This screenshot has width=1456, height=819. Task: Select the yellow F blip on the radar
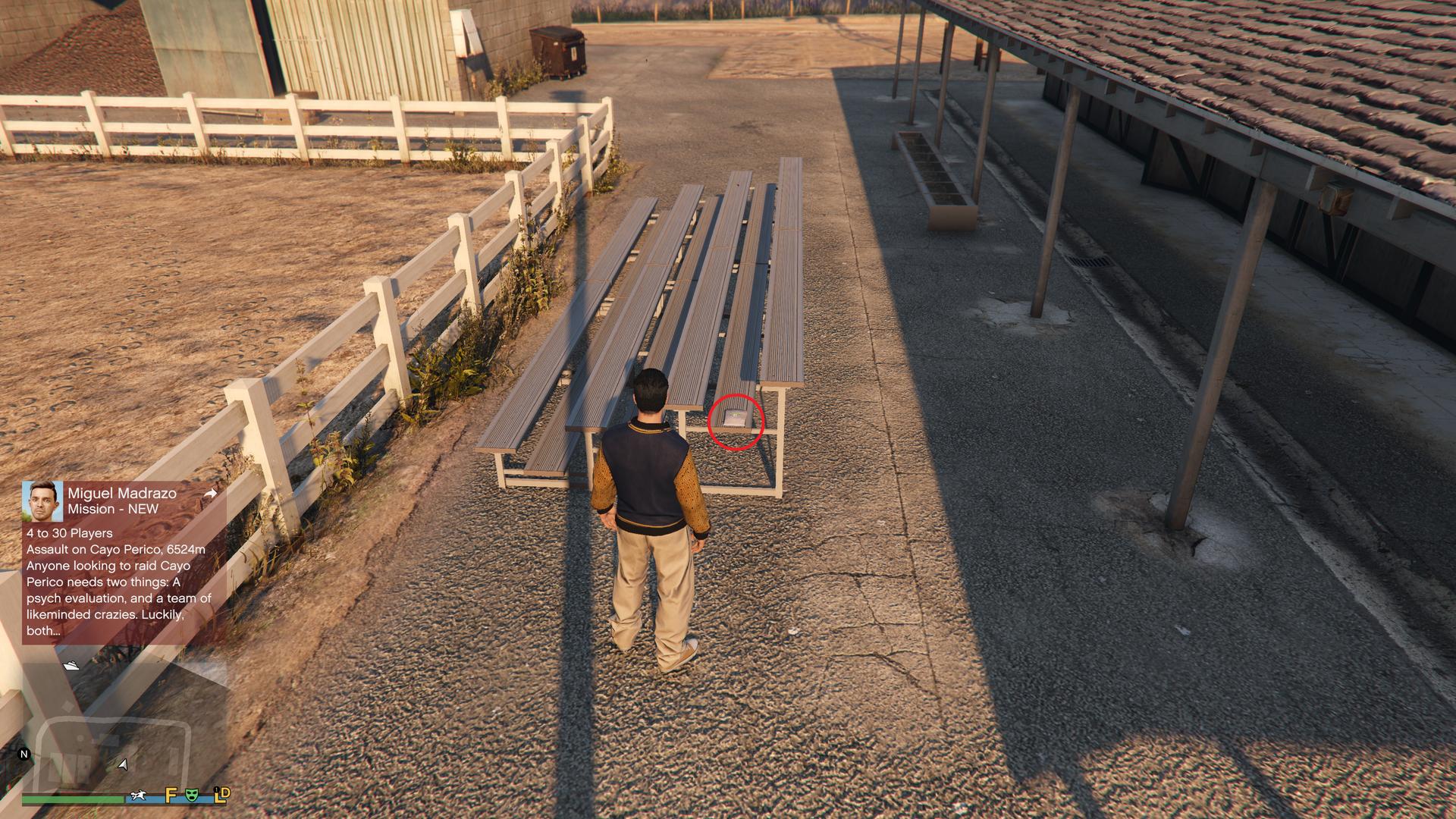pos(171,795)
